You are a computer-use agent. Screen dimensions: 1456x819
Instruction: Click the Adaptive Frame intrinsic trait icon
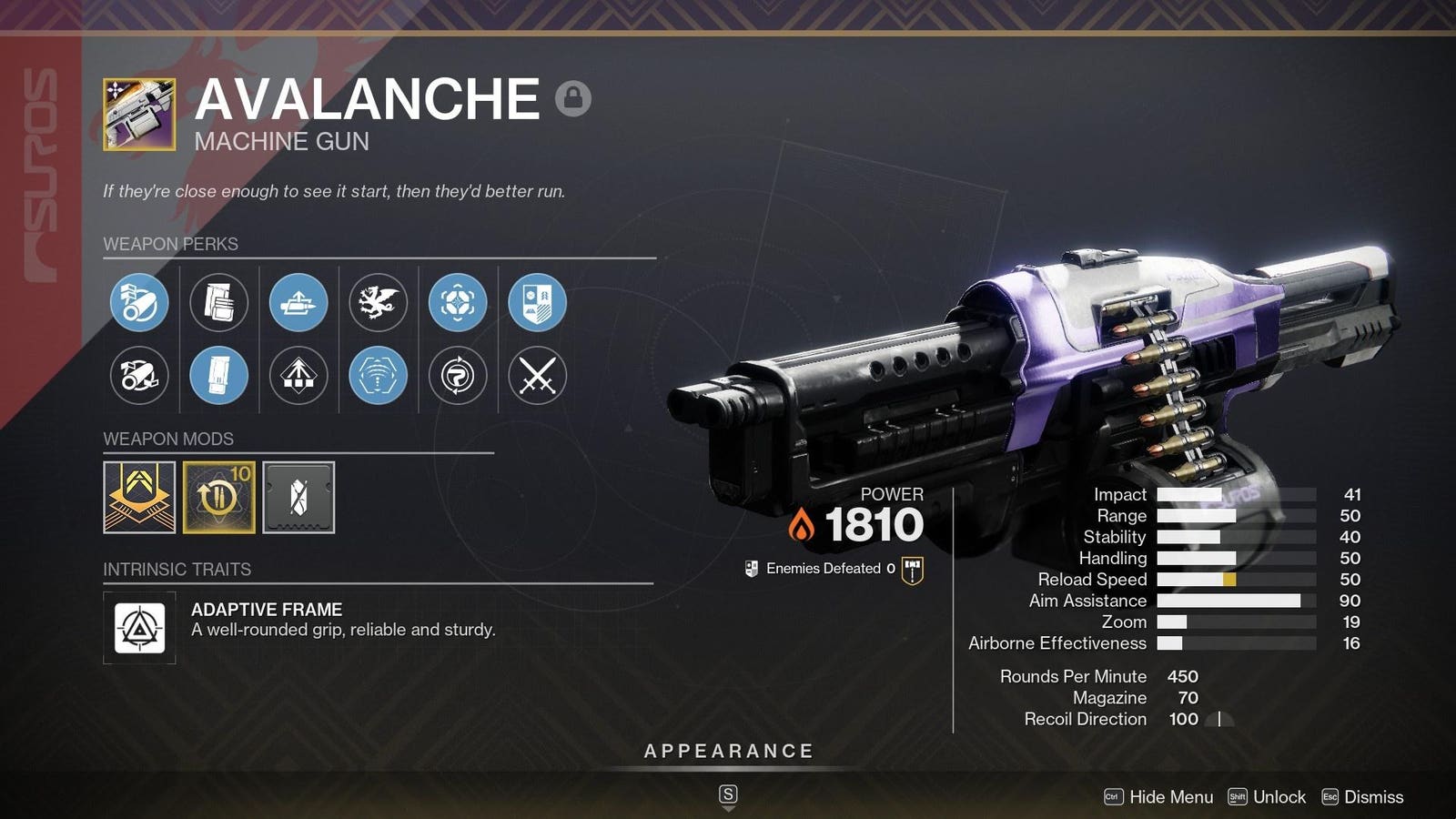pyautogui.click(x=139, y=626)
